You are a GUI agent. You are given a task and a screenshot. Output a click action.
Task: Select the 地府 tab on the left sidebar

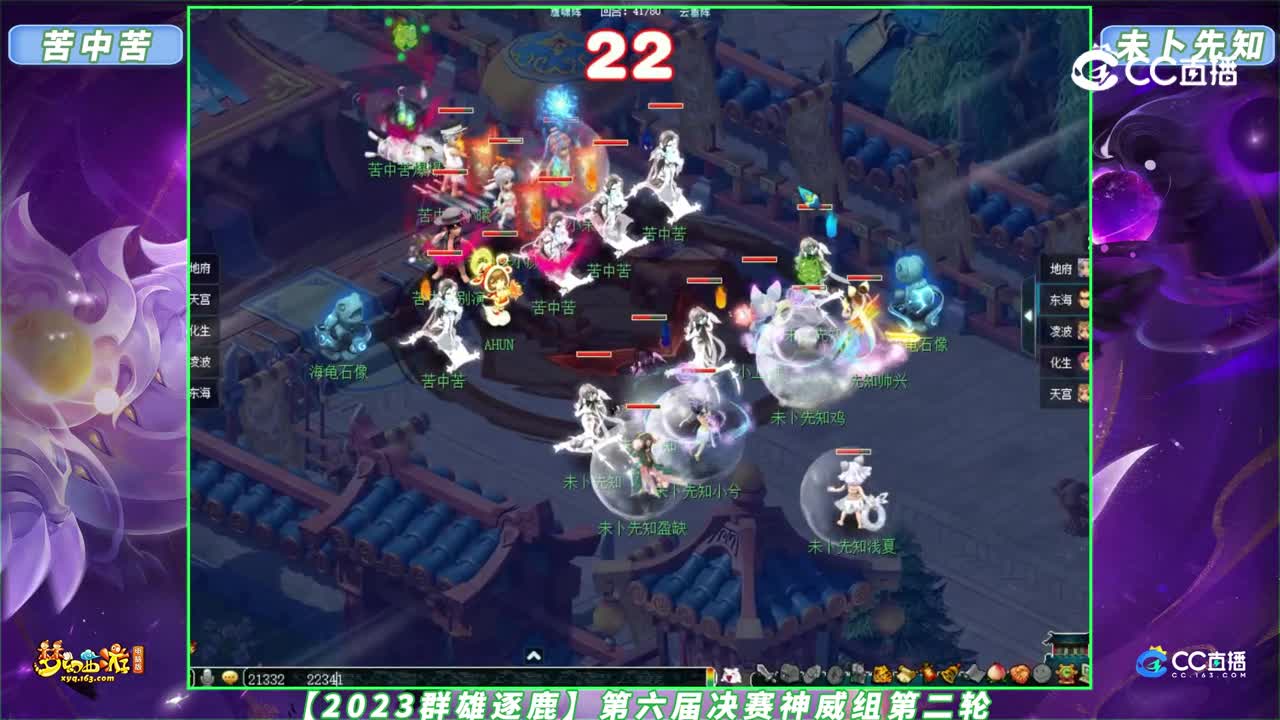pyautogui.click(x=201, y=267)
